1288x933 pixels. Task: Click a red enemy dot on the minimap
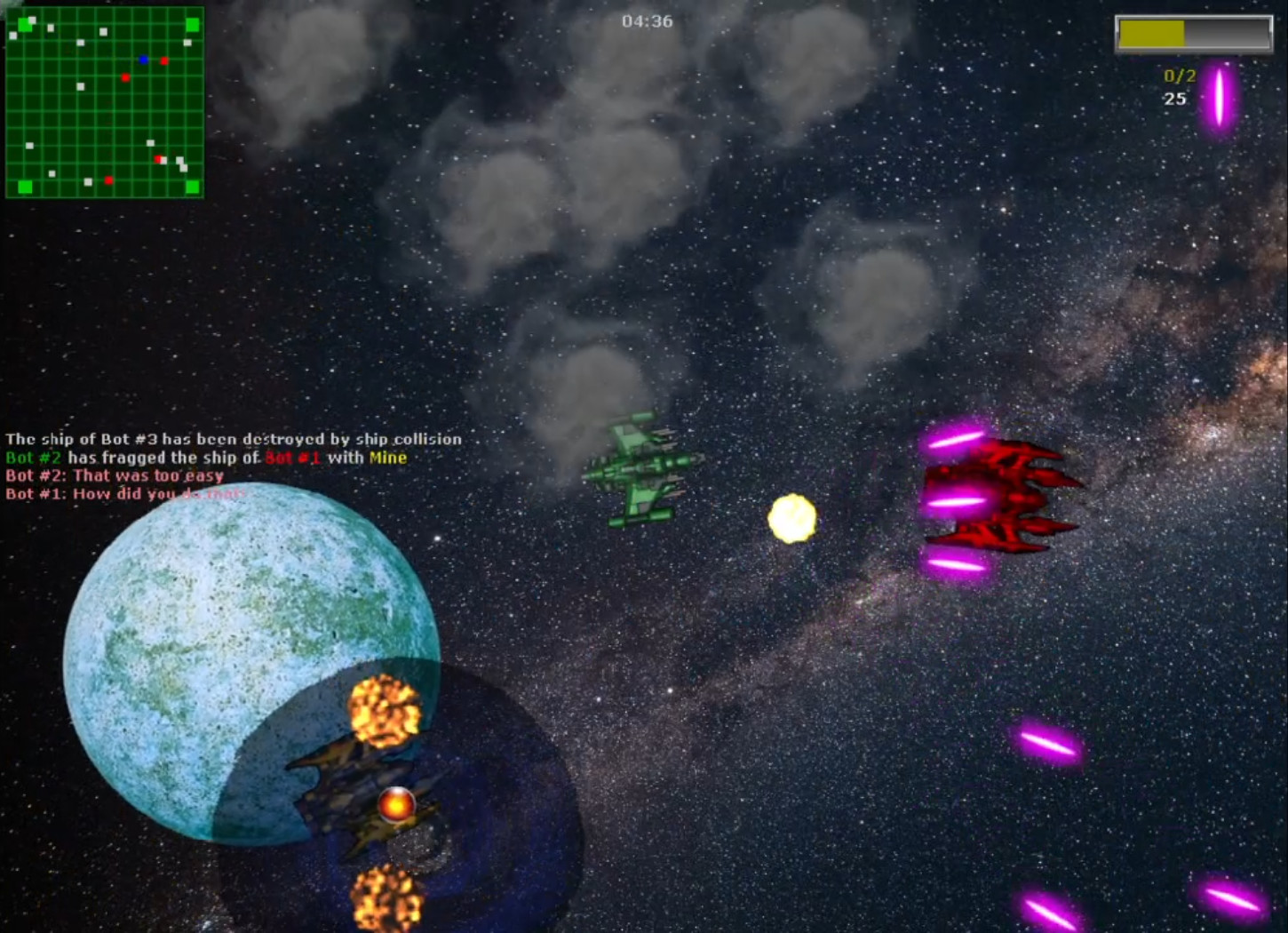point(163,60)
